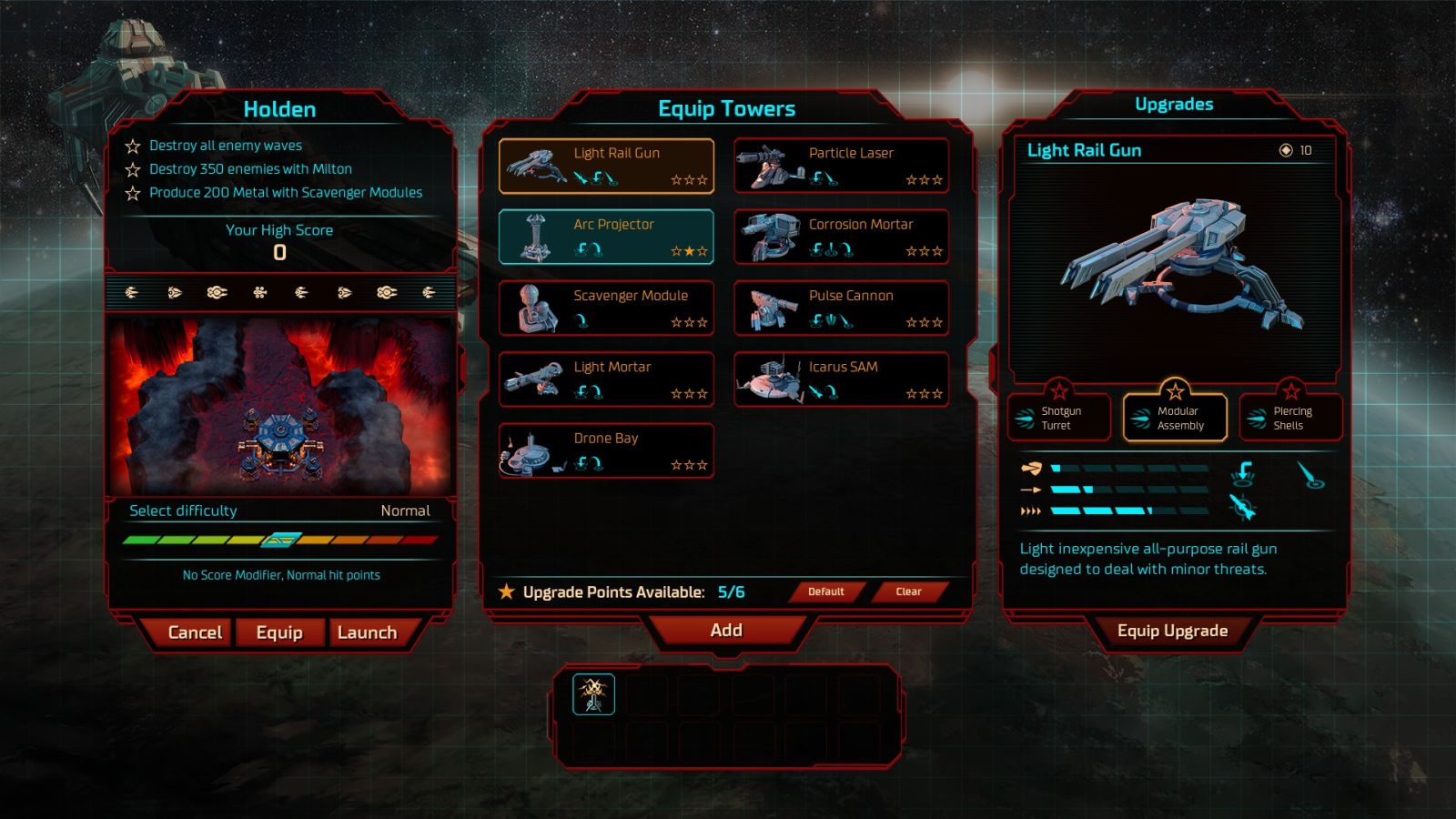Reset upgrades with the Default button
This screenshot has height=819, width=1456.
click(826, 591)
